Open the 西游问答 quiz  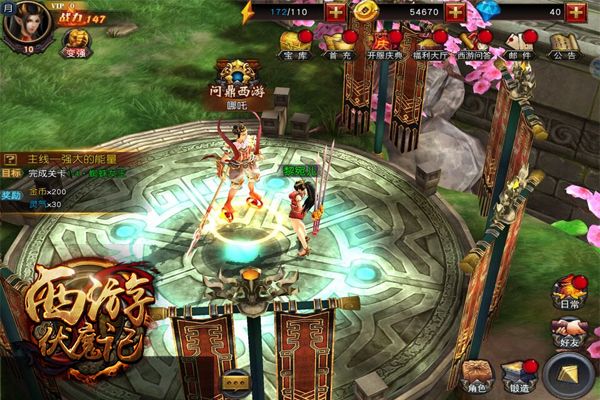(476, 45)
